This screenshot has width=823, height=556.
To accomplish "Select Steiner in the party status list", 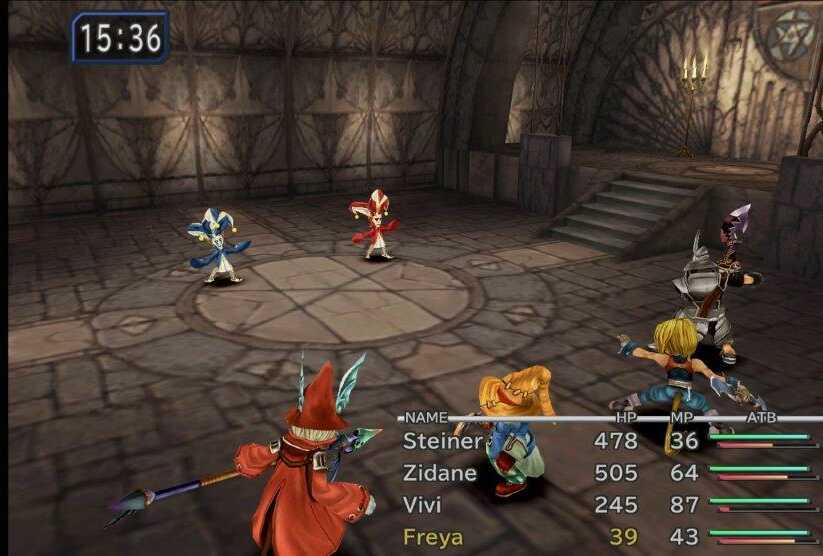I will [442, 440].
